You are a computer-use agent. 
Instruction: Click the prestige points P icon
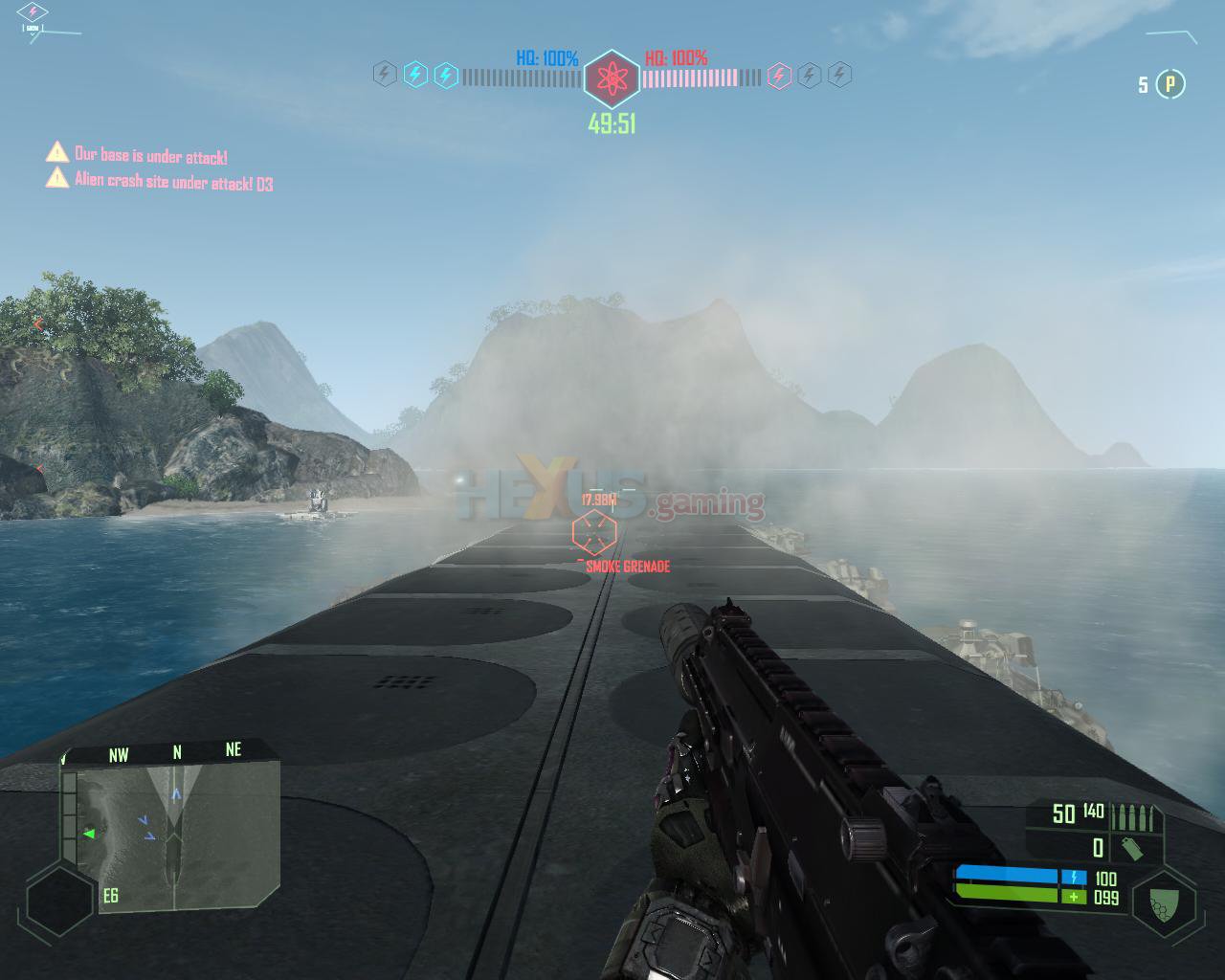coord(1169,84)
